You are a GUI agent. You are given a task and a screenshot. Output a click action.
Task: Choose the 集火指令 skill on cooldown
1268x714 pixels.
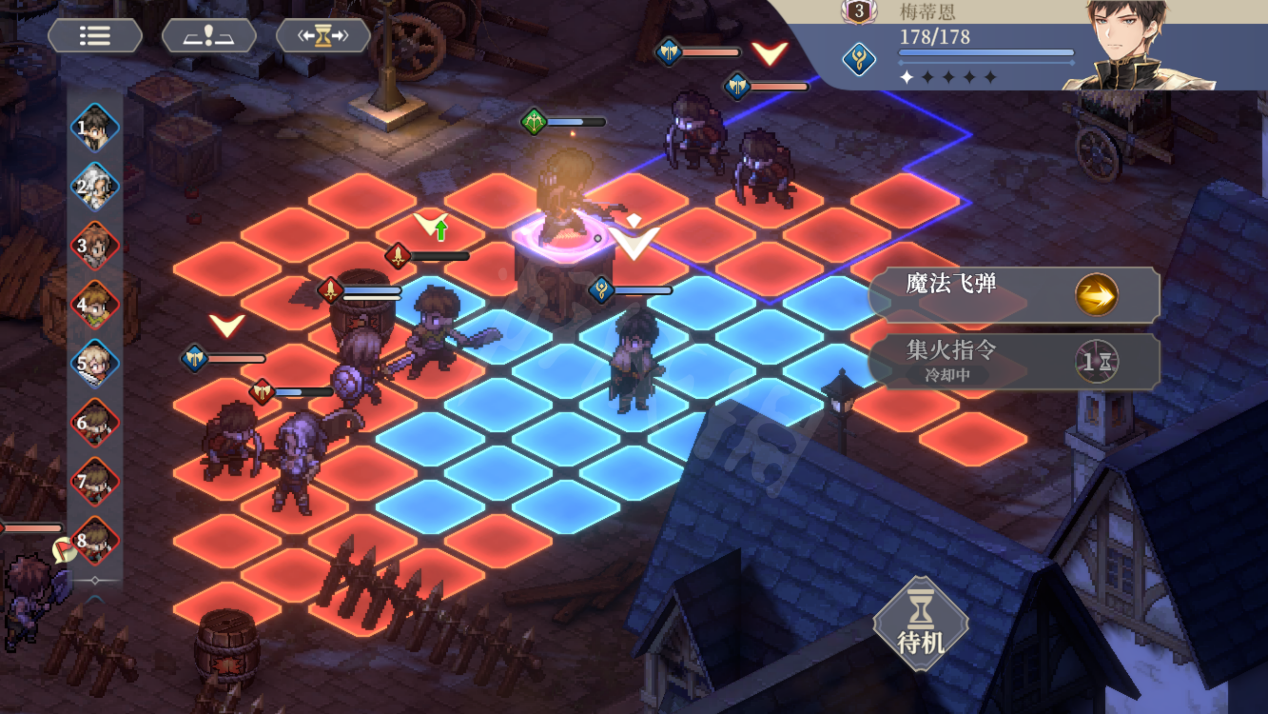tap(1013, 361)
